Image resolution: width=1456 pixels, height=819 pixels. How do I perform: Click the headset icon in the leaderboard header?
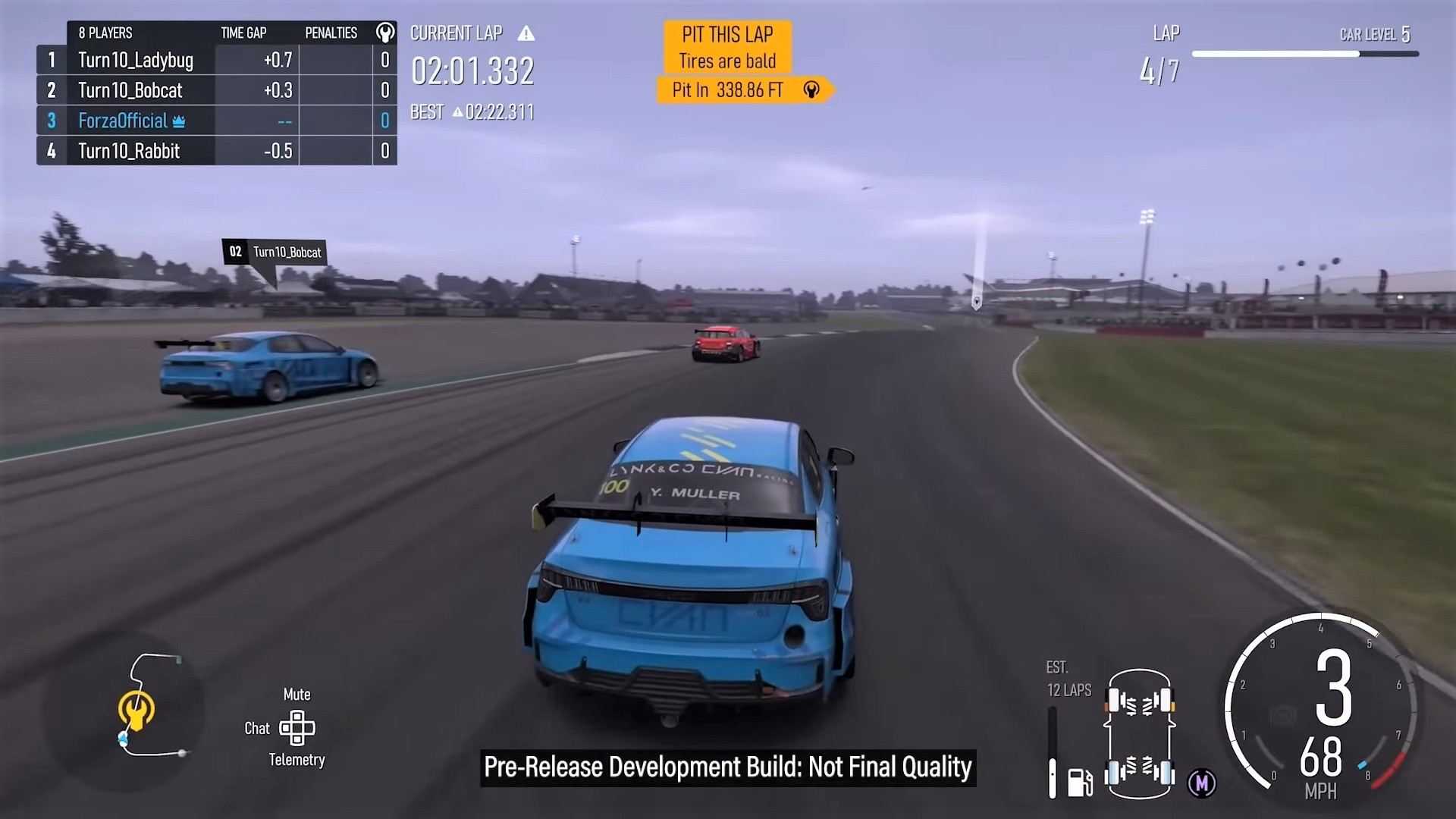click(x=385, y=31)
